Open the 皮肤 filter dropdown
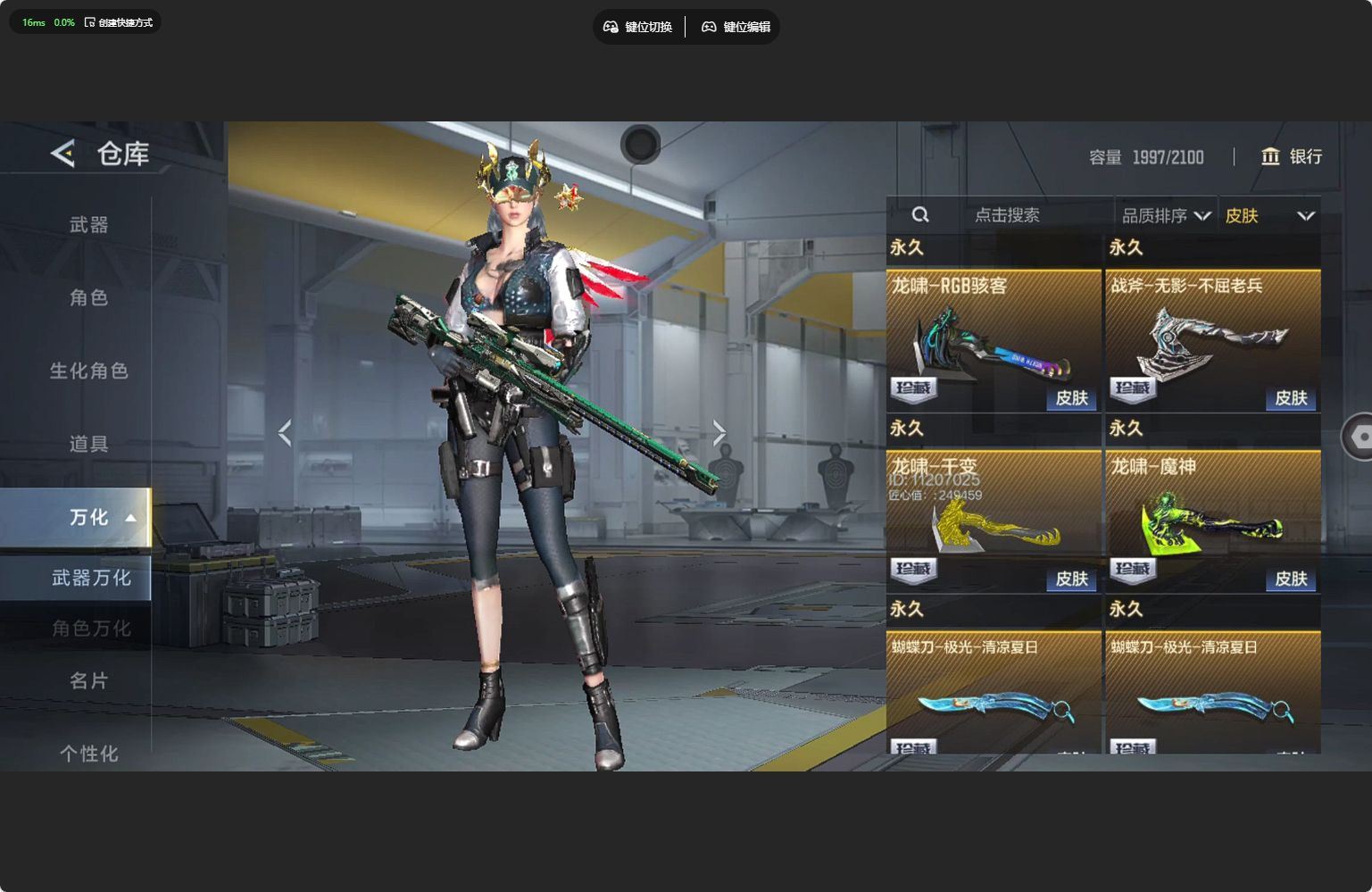This screenshot has width=1372, height=892. [1268, 216]
